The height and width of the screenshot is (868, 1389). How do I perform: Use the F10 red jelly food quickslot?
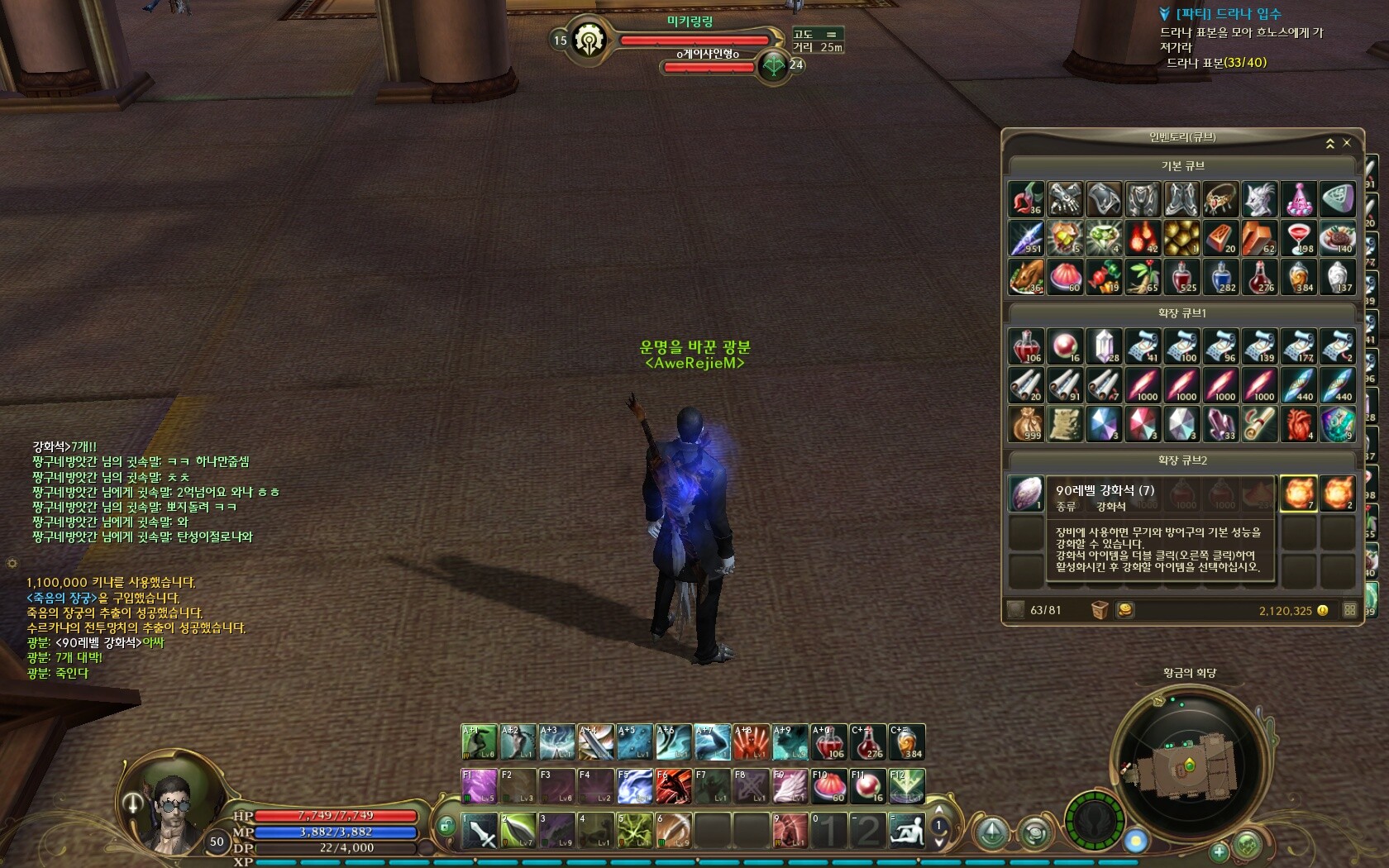[x=828, y=786]
